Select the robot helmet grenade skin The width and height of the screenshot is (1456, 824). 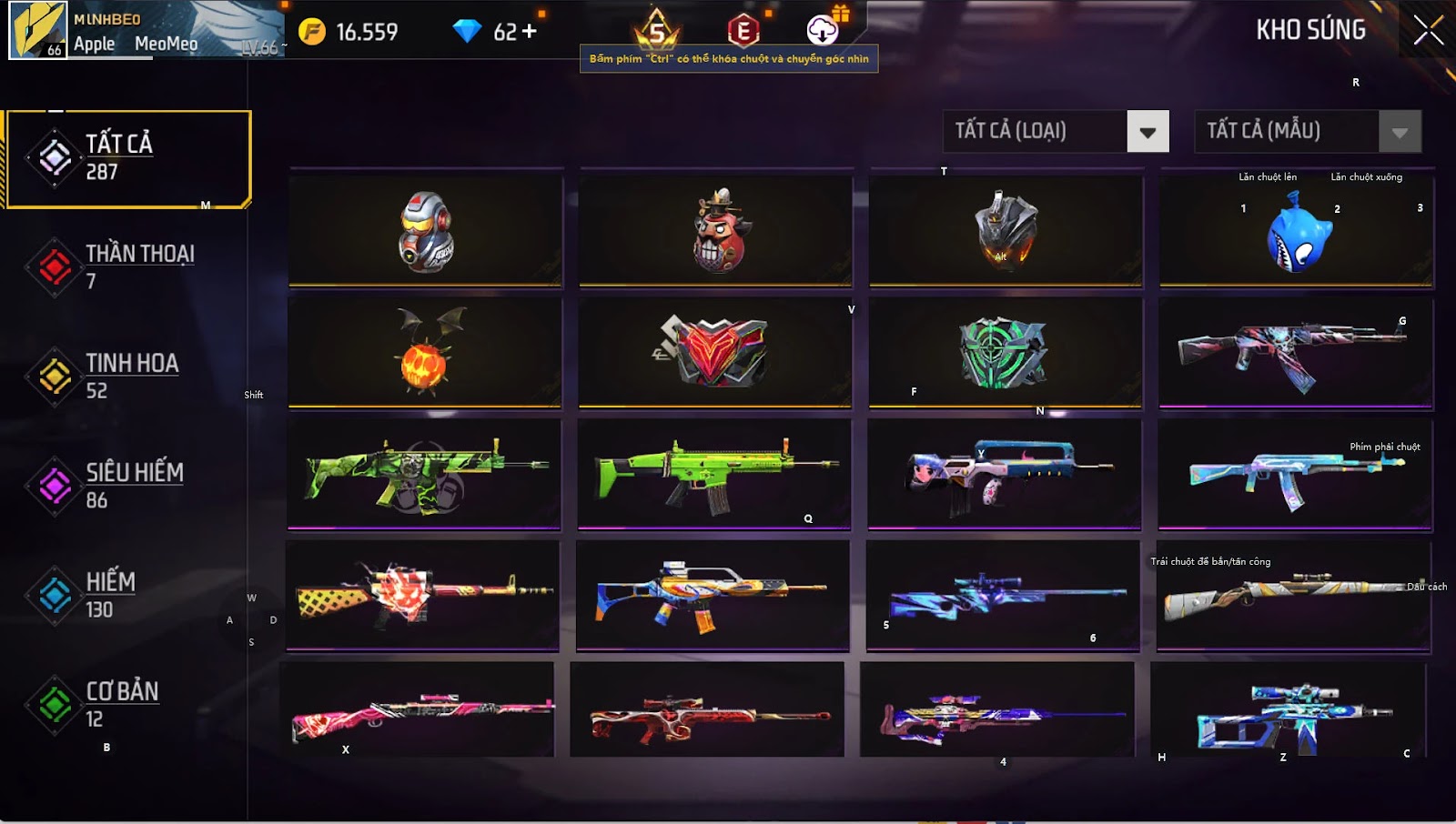click(426, 232)
